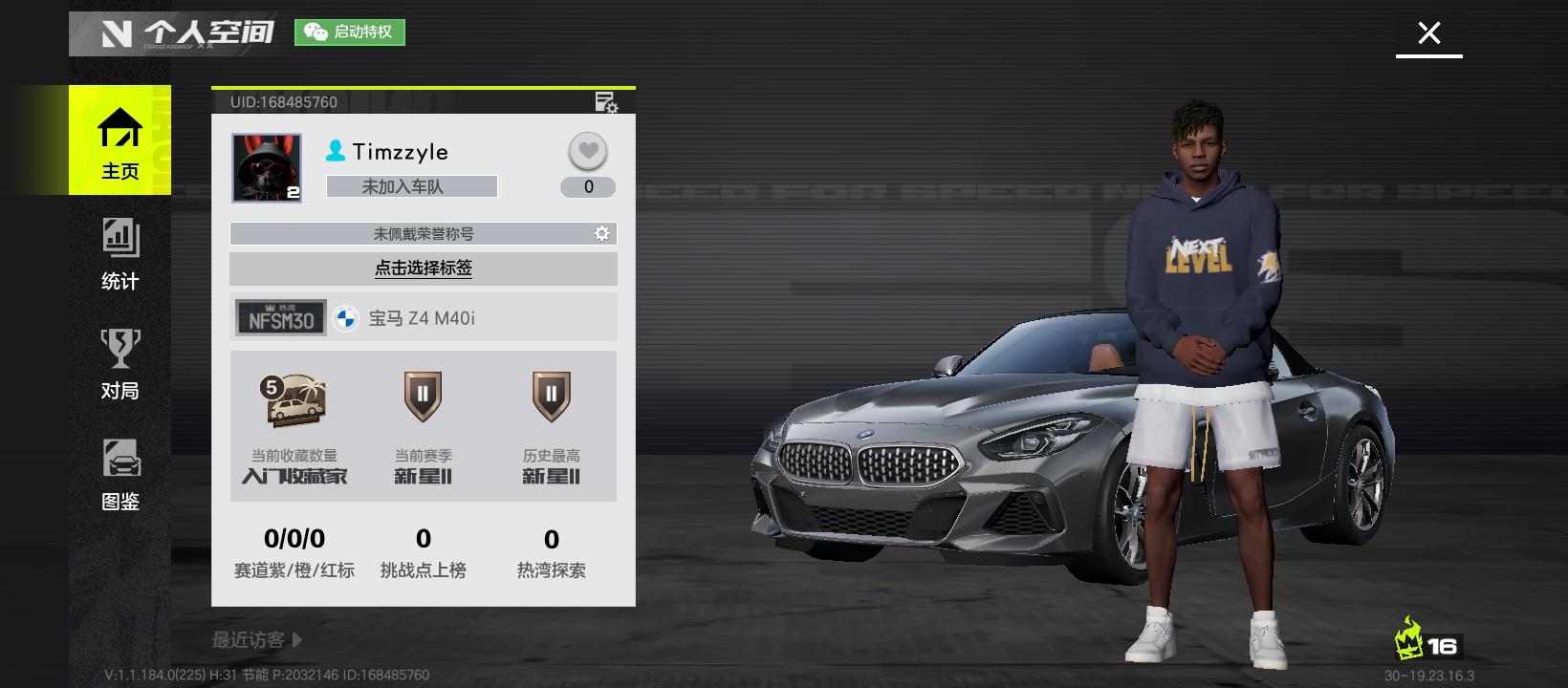The image size is (1568, 688).
Task: Choose a tag via 点击选择标签
Action: (423, 269)
